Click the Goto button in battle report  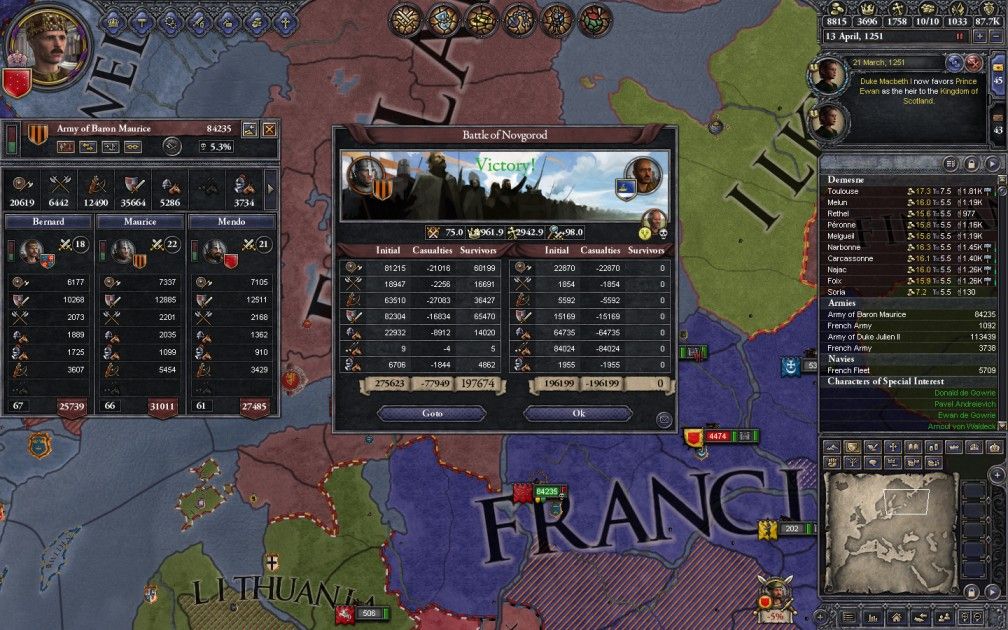(431, 413)
